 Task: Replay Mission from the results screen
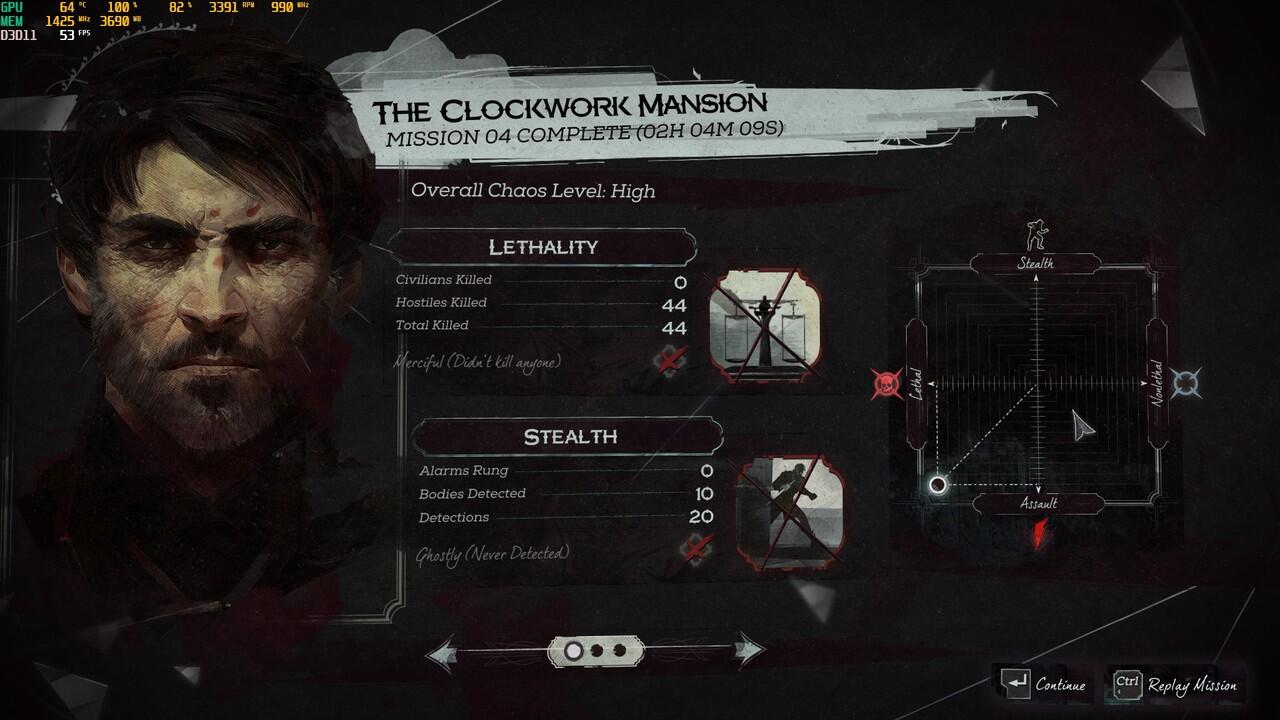click(1177, 685)
